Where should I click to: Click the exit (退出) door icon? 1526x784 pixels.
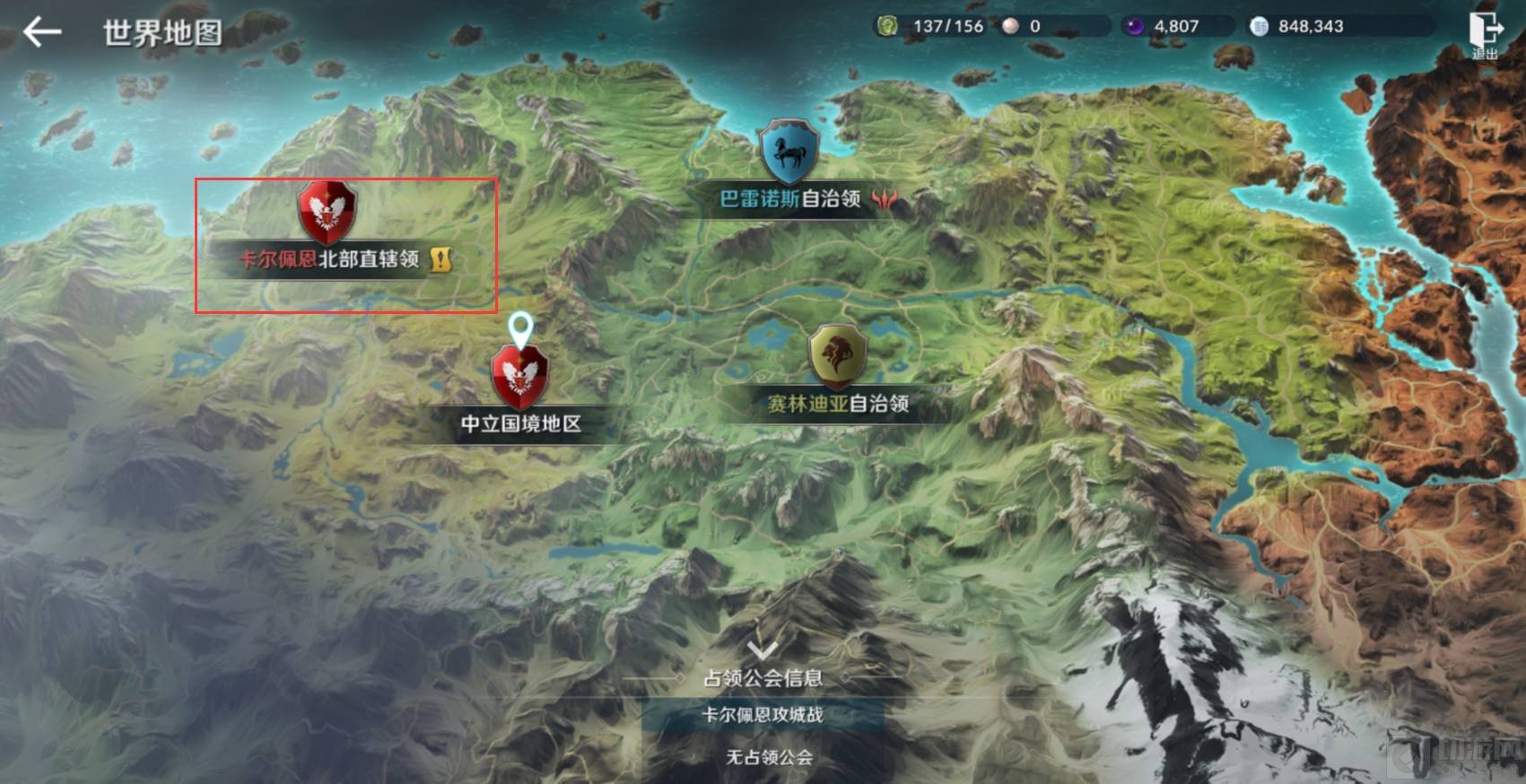[1485, 31]
